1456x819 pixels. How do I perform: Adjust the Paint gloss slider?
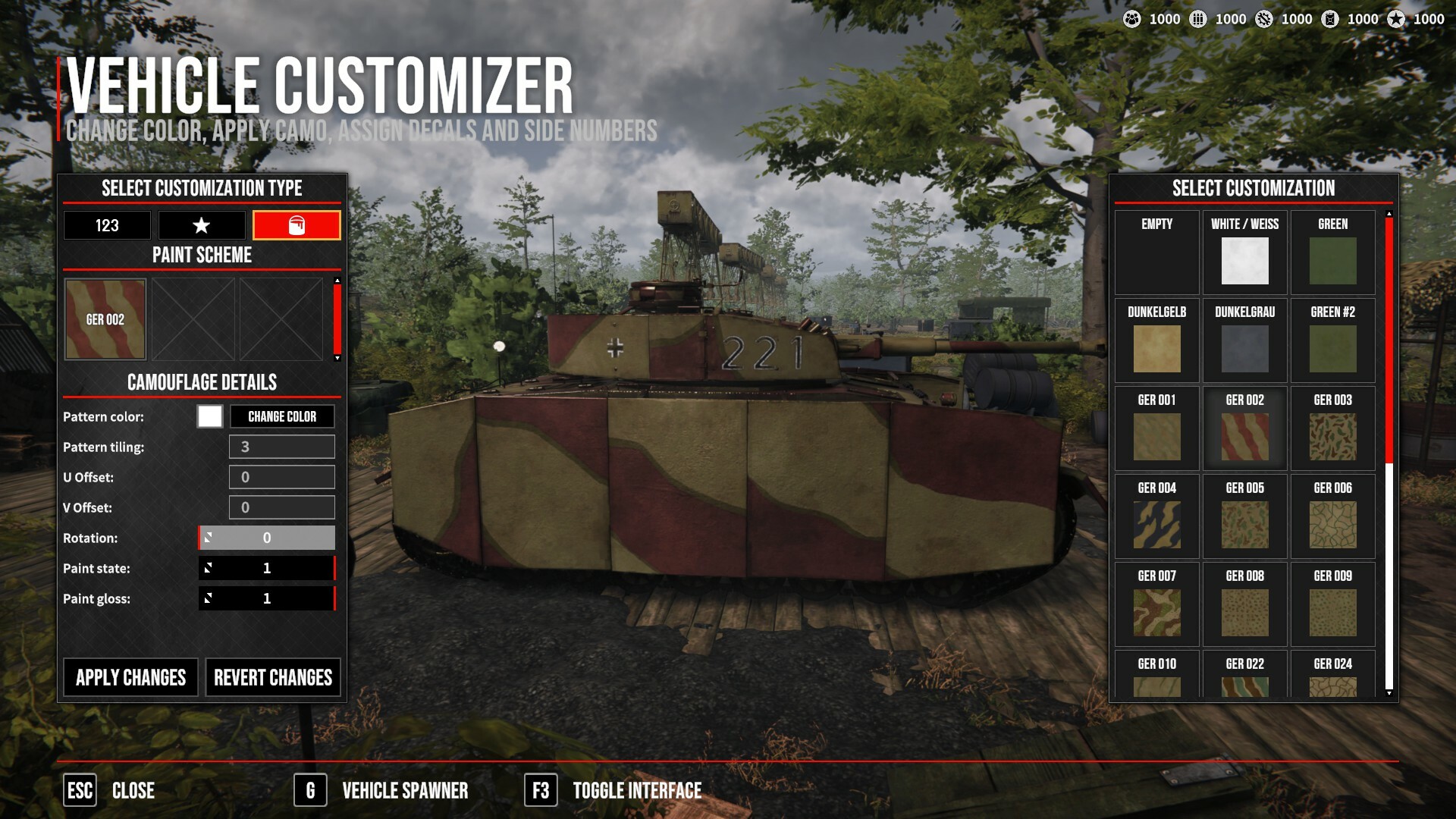[x=266, y=598]
